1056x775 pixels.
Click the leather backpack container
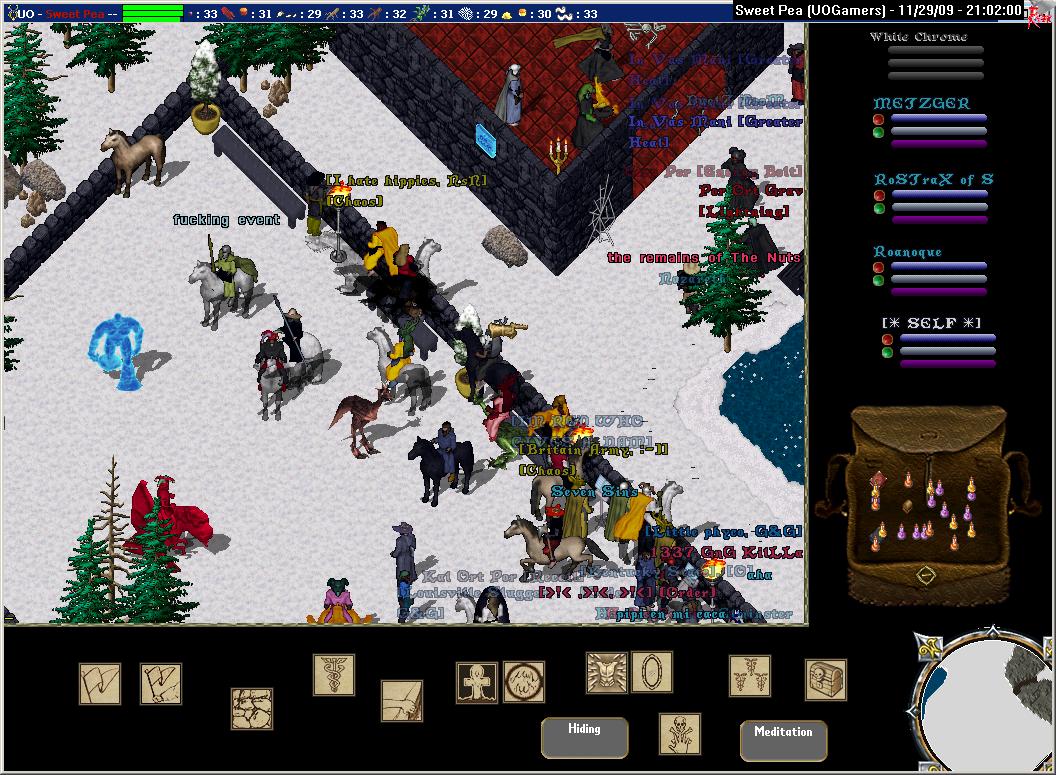coord(924,500)
